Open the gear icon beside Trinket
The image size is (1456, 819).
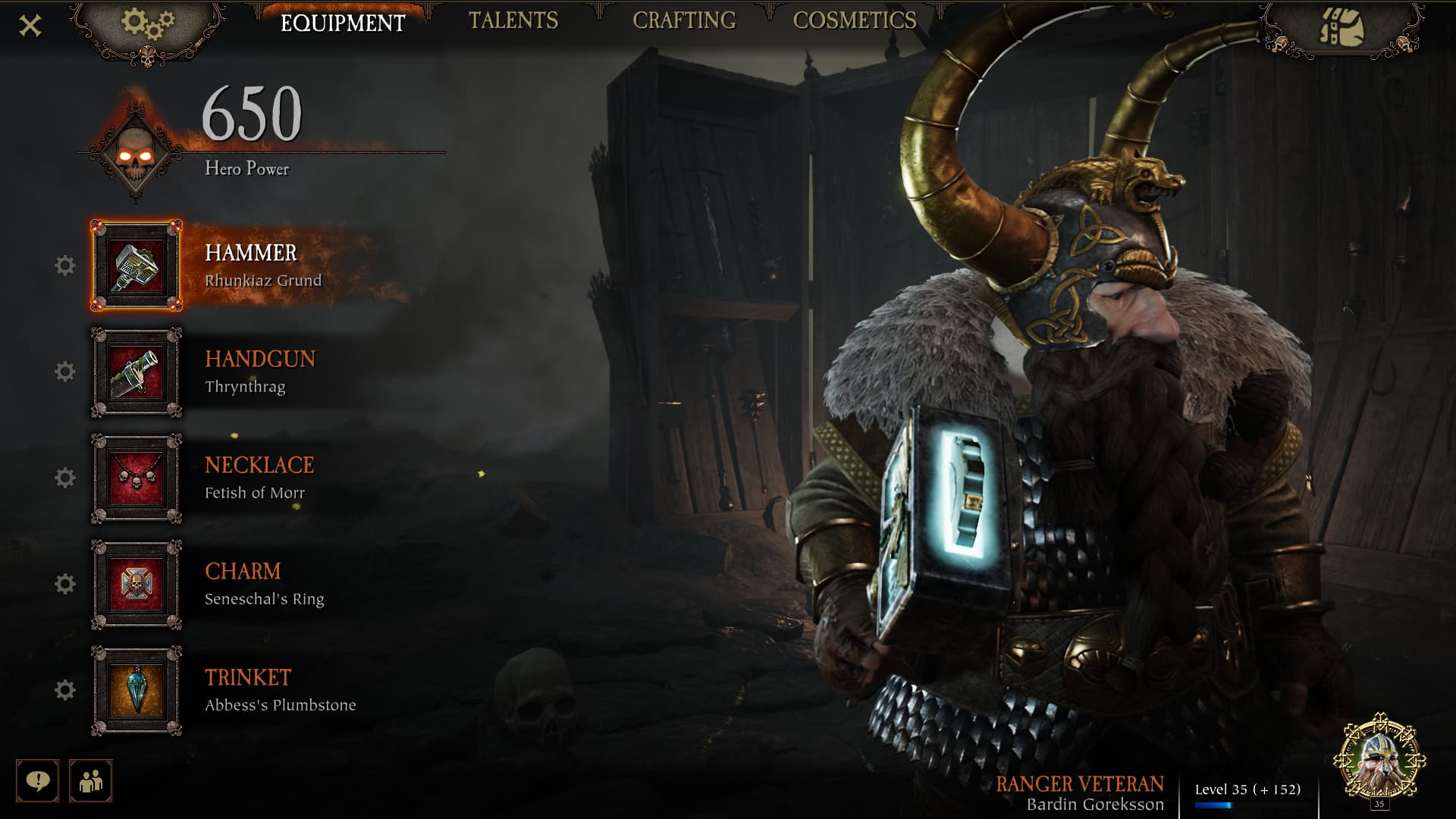(65, 690)
